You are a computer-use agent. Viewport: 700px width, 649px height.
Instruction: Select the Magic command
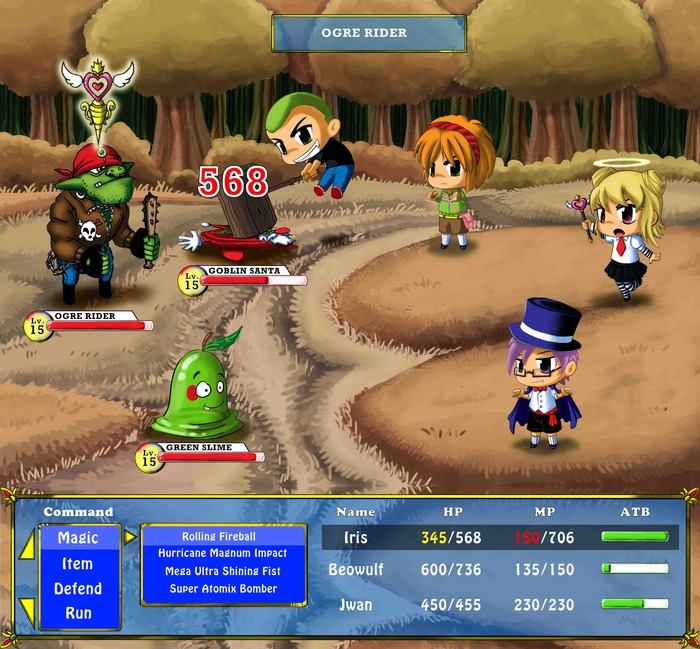(78, 538)
